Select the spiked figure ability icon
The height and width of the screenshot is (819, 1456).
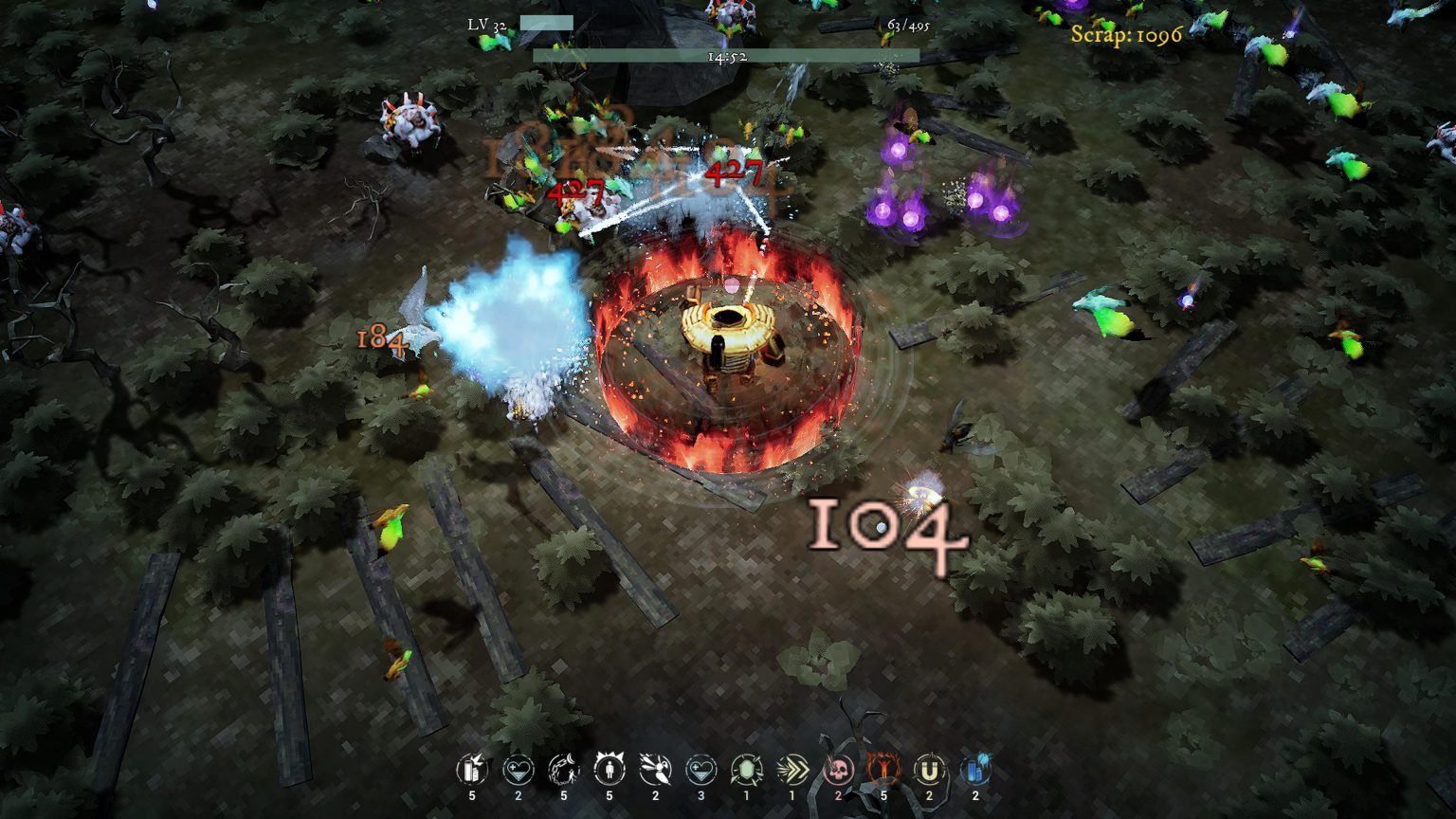click(x=608, y=771)
